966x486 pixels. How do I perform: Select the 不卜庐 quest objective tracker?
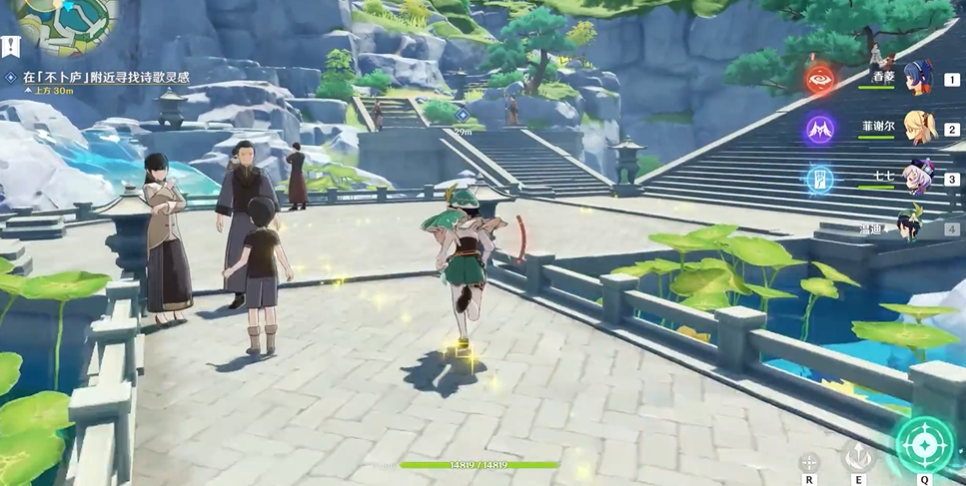pyautogui.click(x=103, y=77)
